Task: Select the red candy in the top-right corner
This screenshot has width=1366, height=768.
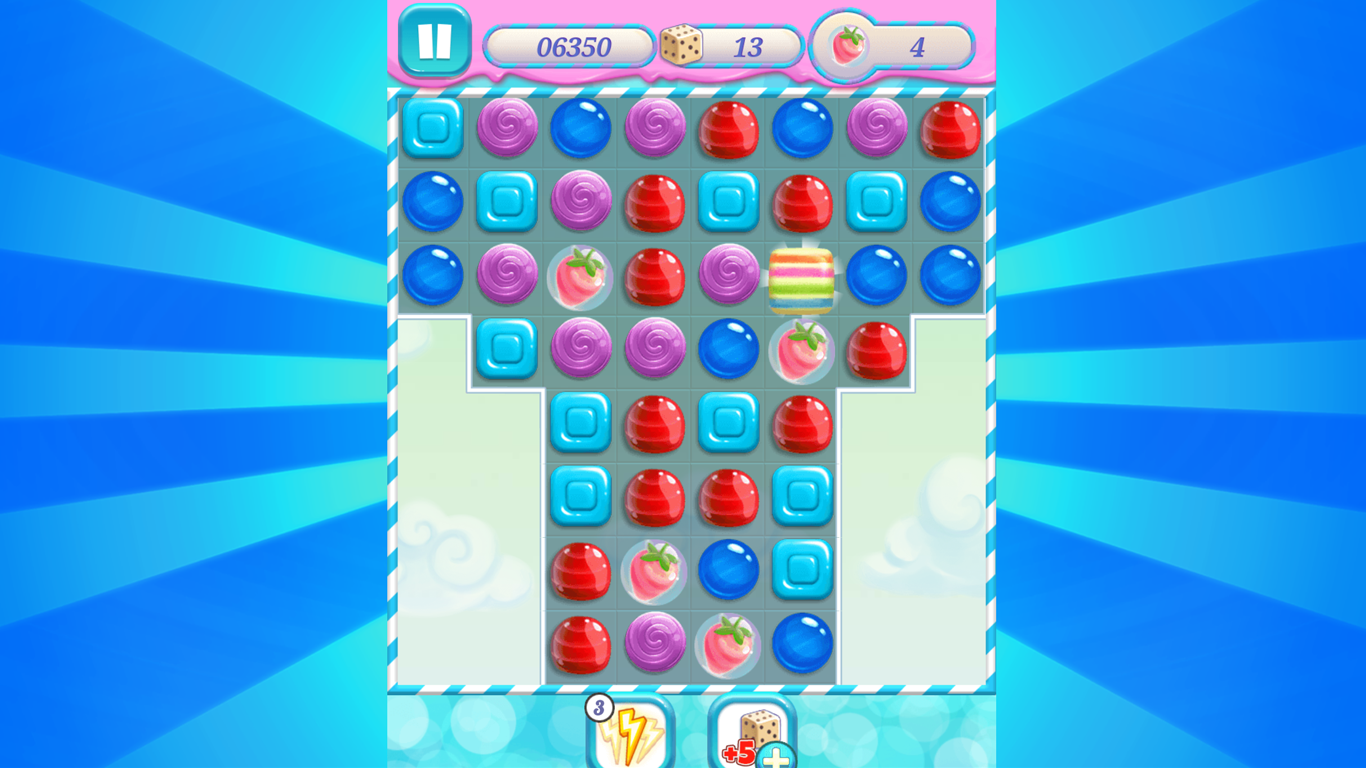Action: (x=951, y=130)
